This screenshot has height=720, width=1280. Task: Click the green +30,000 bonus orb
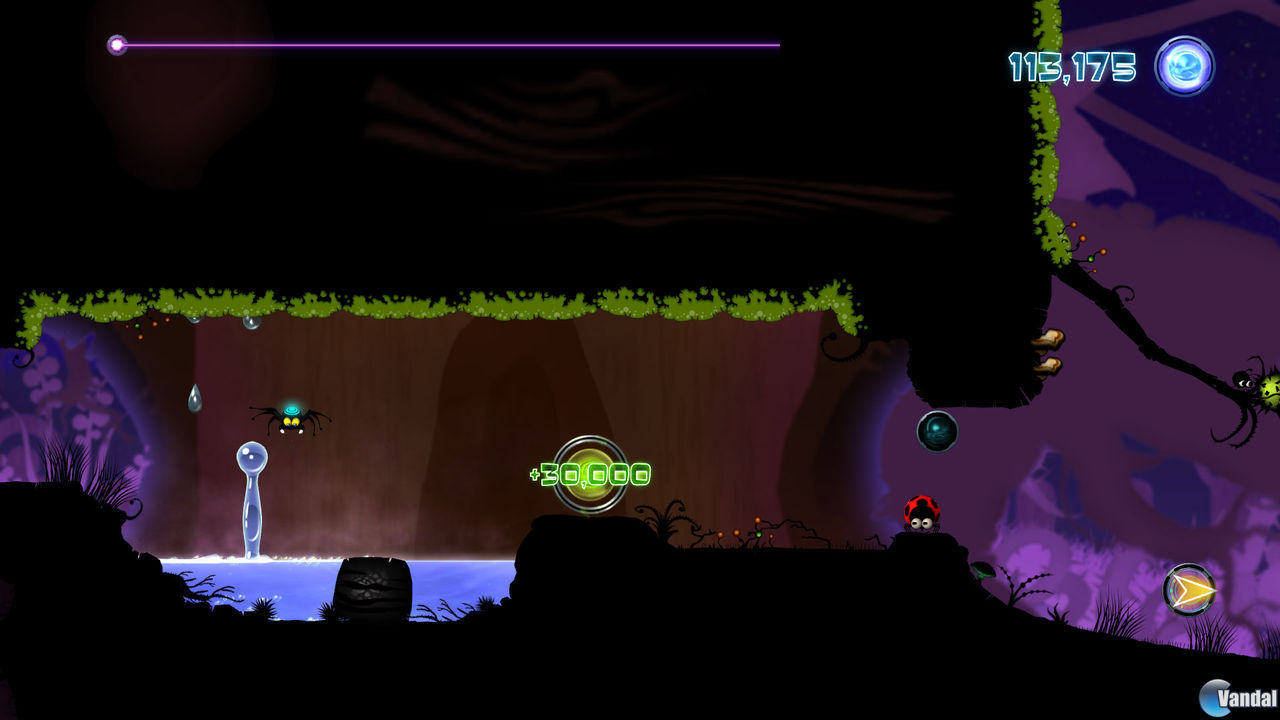pyautogui.click(x=590, y=474)
